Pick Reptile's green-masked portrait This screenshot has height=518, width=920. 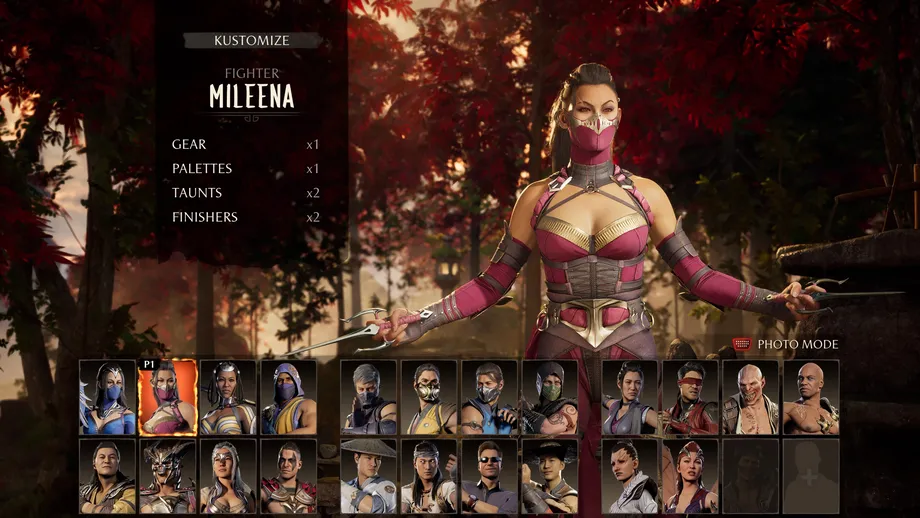tap(549, 398)
